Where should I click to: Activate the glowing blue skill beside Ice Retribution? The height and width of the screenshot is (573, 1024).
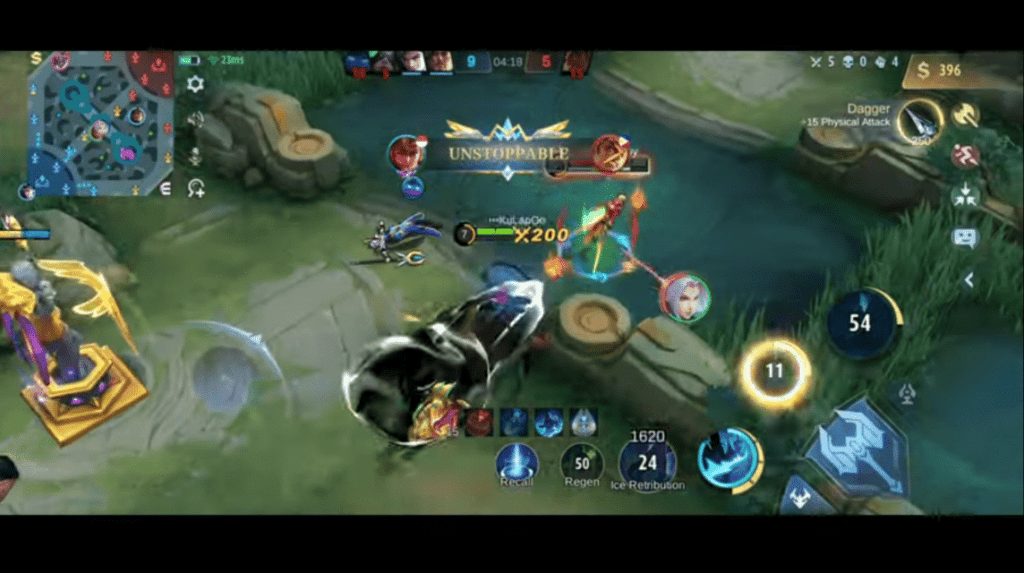point(729,460)
